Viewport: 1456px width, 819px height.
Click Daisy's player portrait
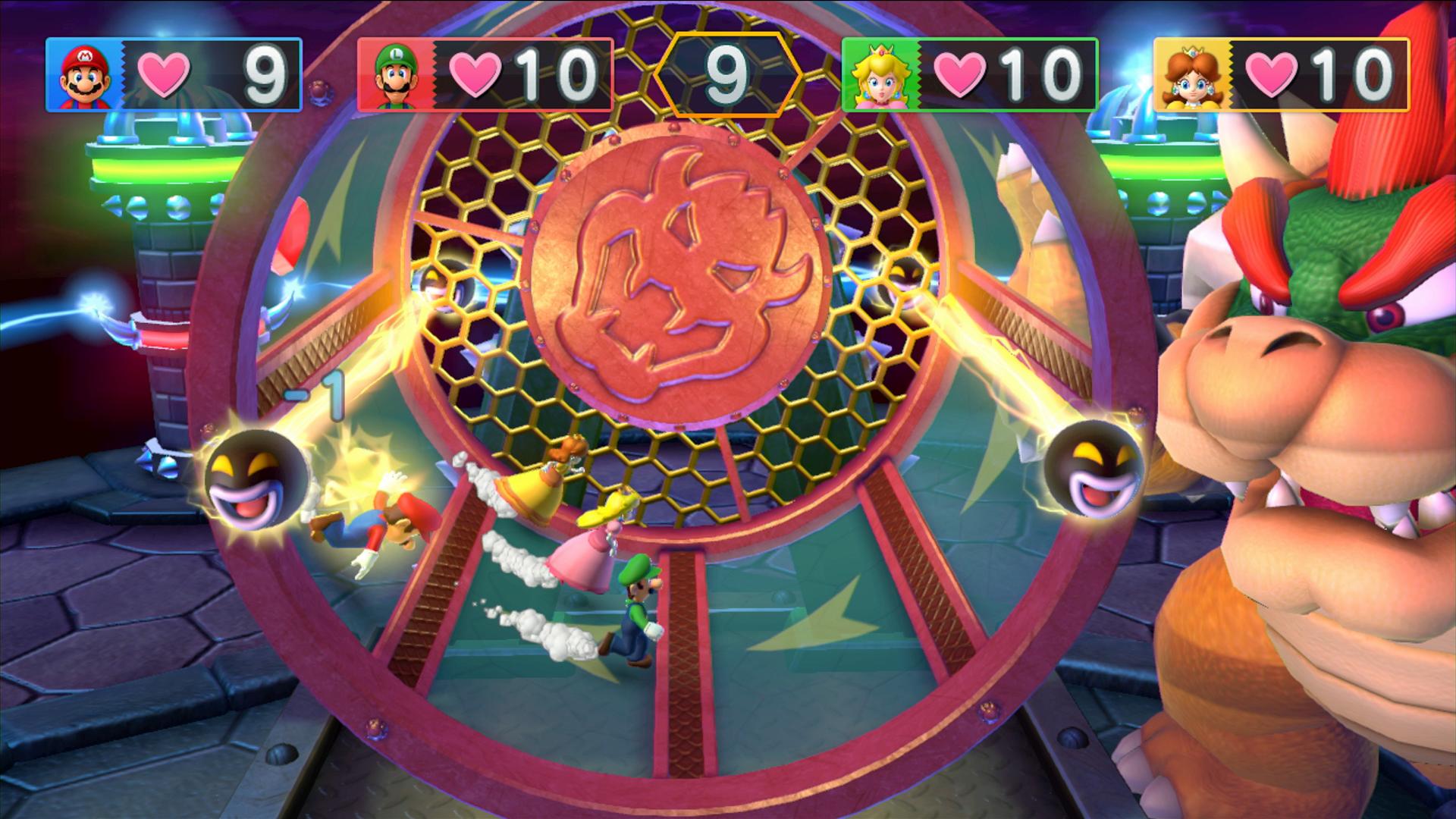click(1191, 76)
